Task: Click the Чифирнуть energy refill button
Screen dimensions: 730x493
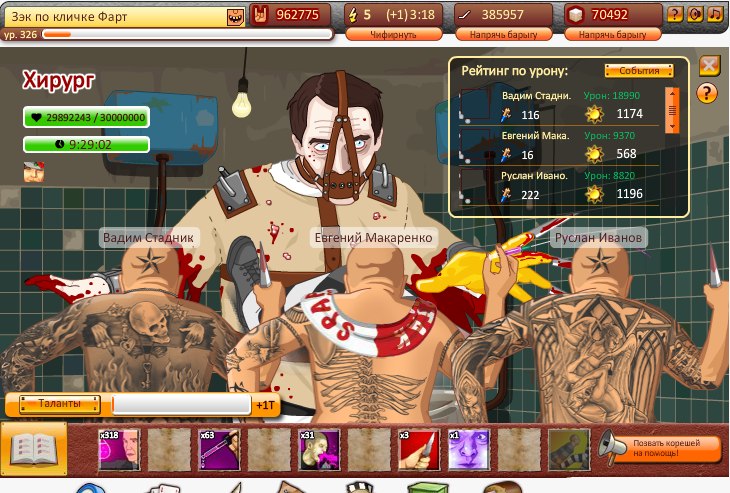Action: pyautogui.click(x=392, y=34)
